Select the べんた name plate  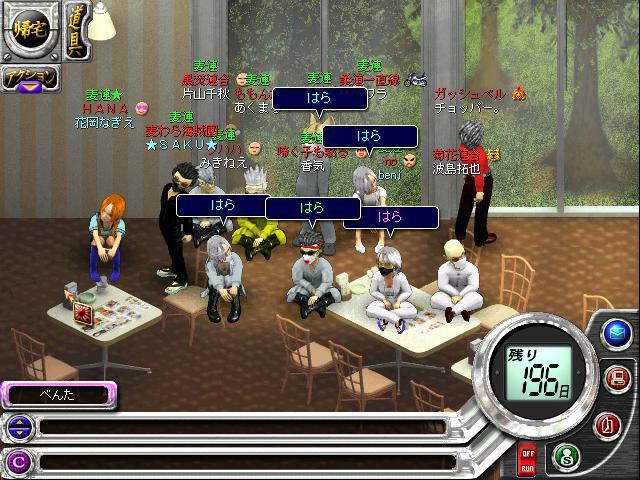[58, 394]
